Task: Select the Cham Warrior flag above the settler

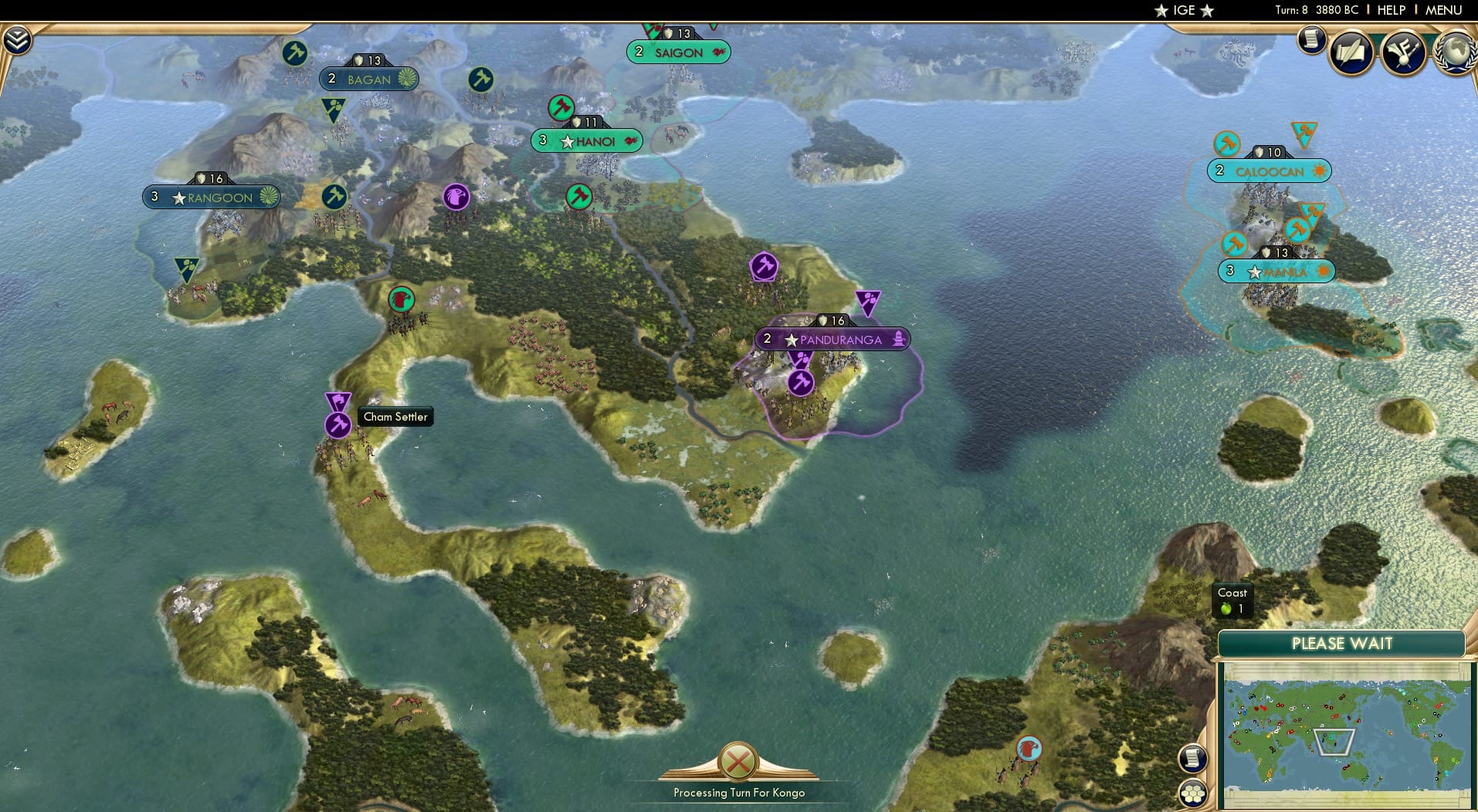Action: 337,401
